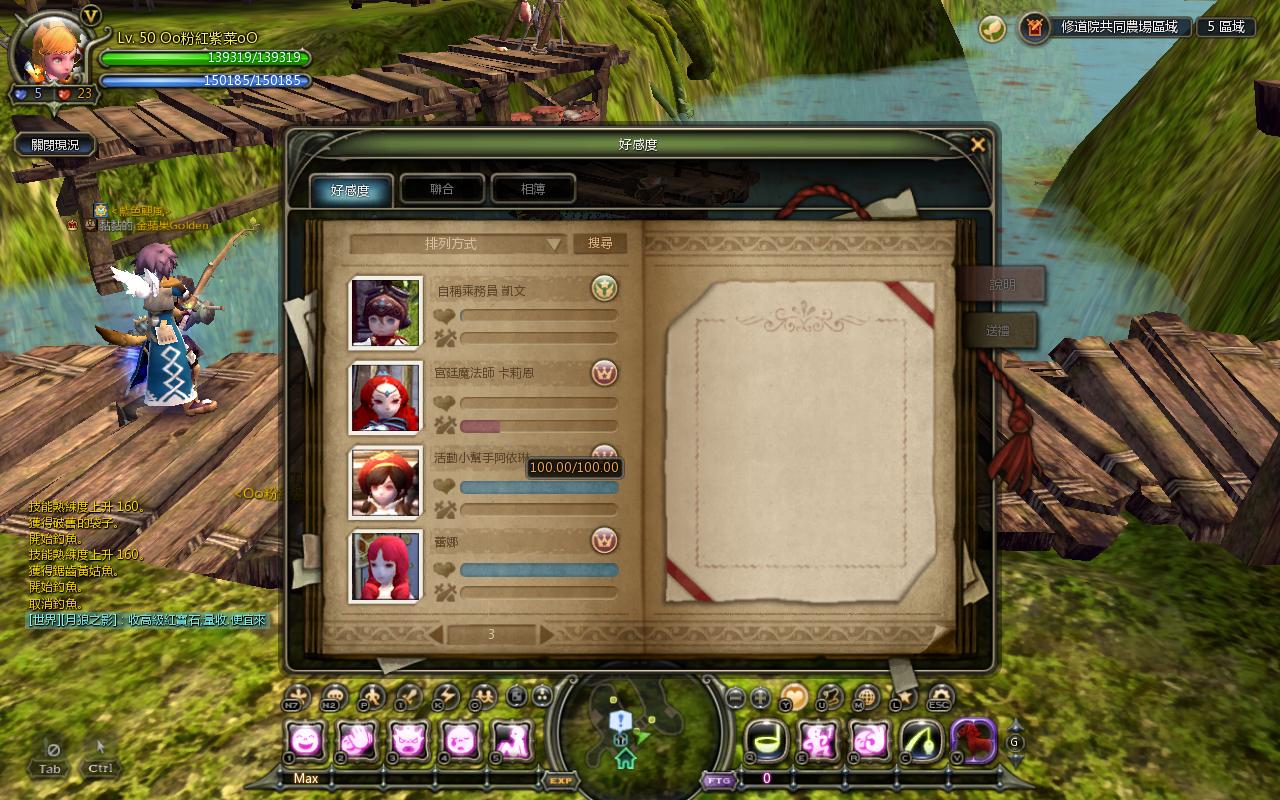Viewport: 1280px width, 800px height.
Task: Activate the red horse mount skill
Action: coord(972,741)
